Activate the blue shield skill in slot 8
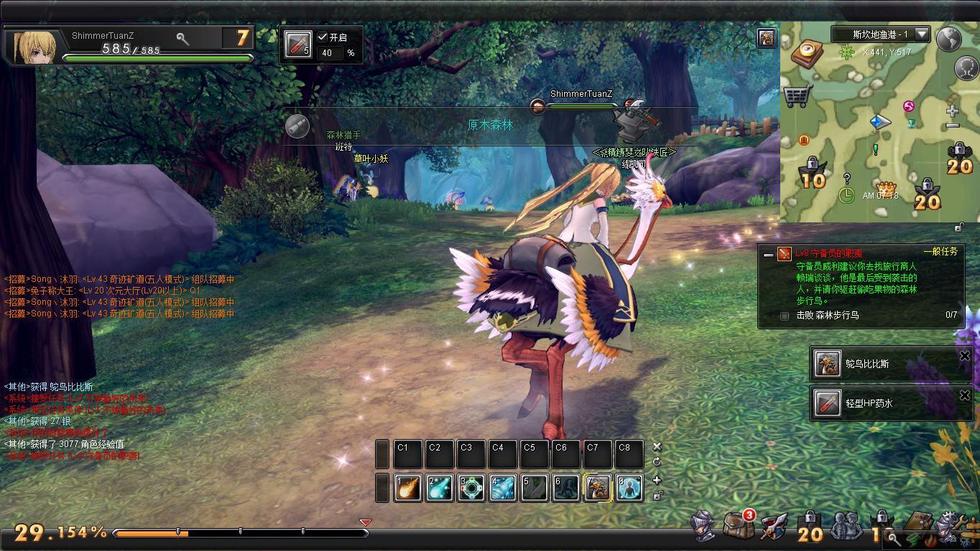 (x=628, y=487)
